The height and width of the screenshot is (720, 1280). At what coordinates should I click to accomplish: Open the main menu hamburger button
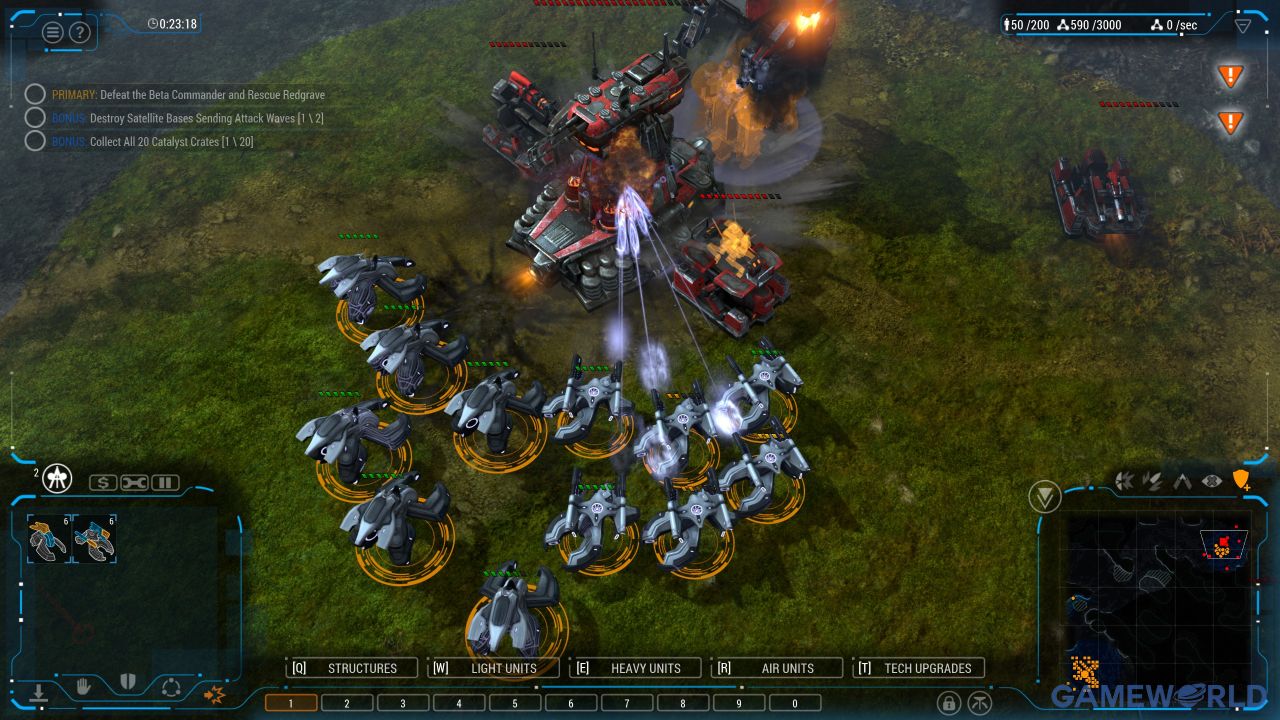point(53,32)
